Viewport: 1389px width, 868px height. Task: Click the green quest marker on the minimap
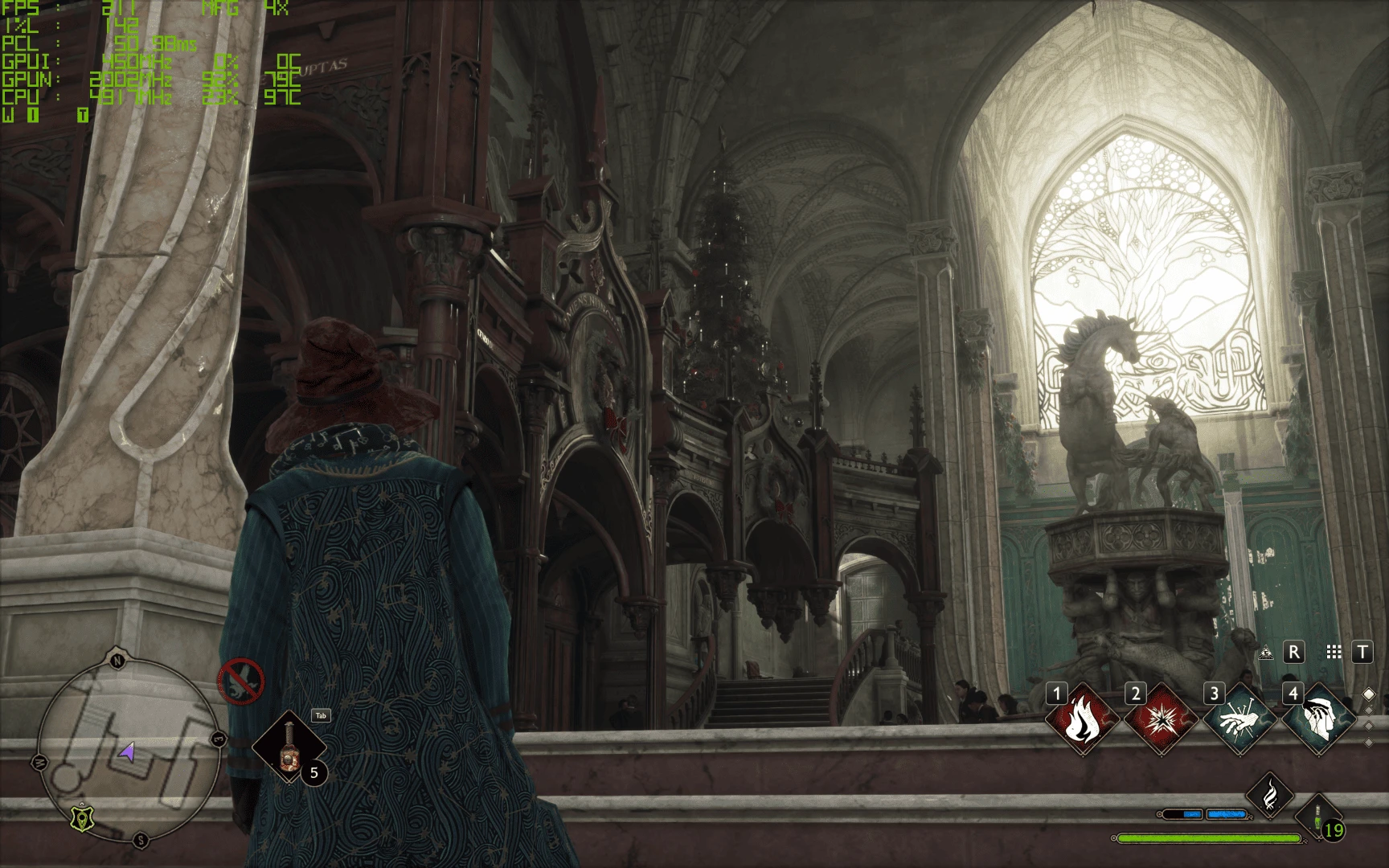point(80,817)
